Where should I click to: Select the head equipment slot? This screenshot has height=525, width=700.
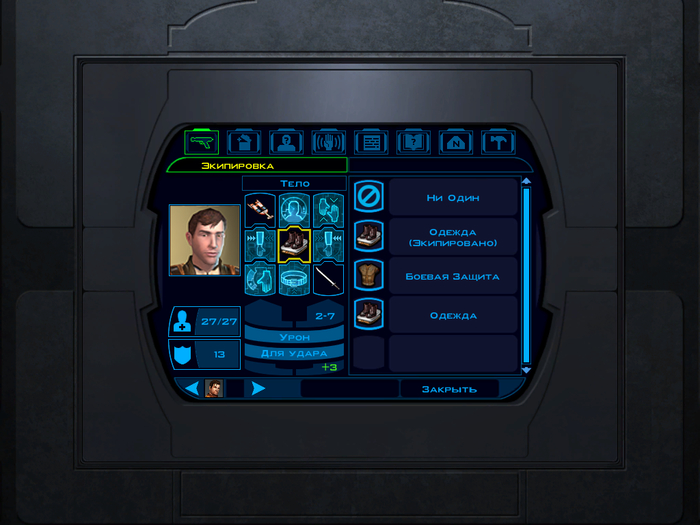pos(294,209)
